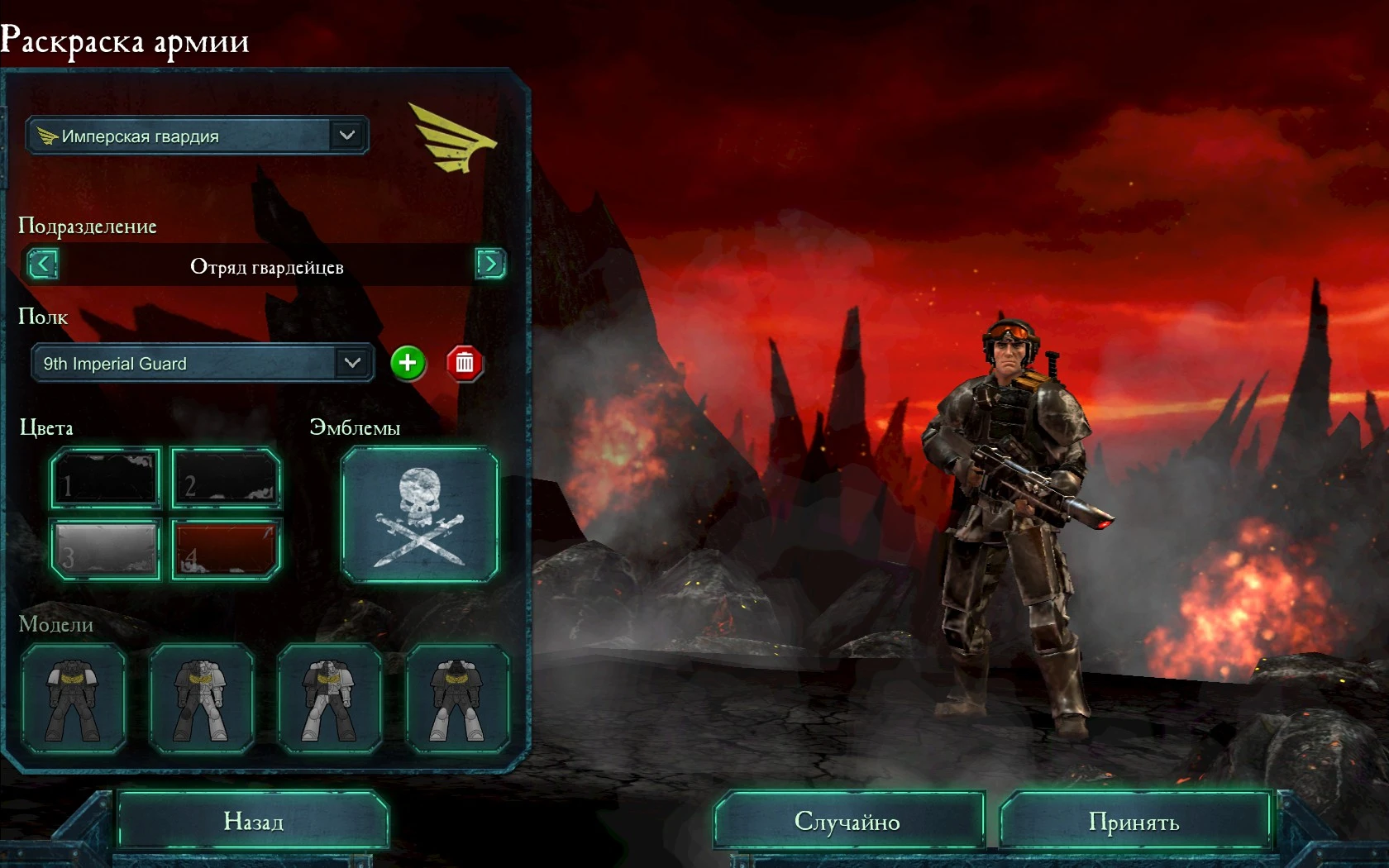Select the third armor model thumbnail
The width and height of the screenshot is (1389, 868).
[330, 699]
